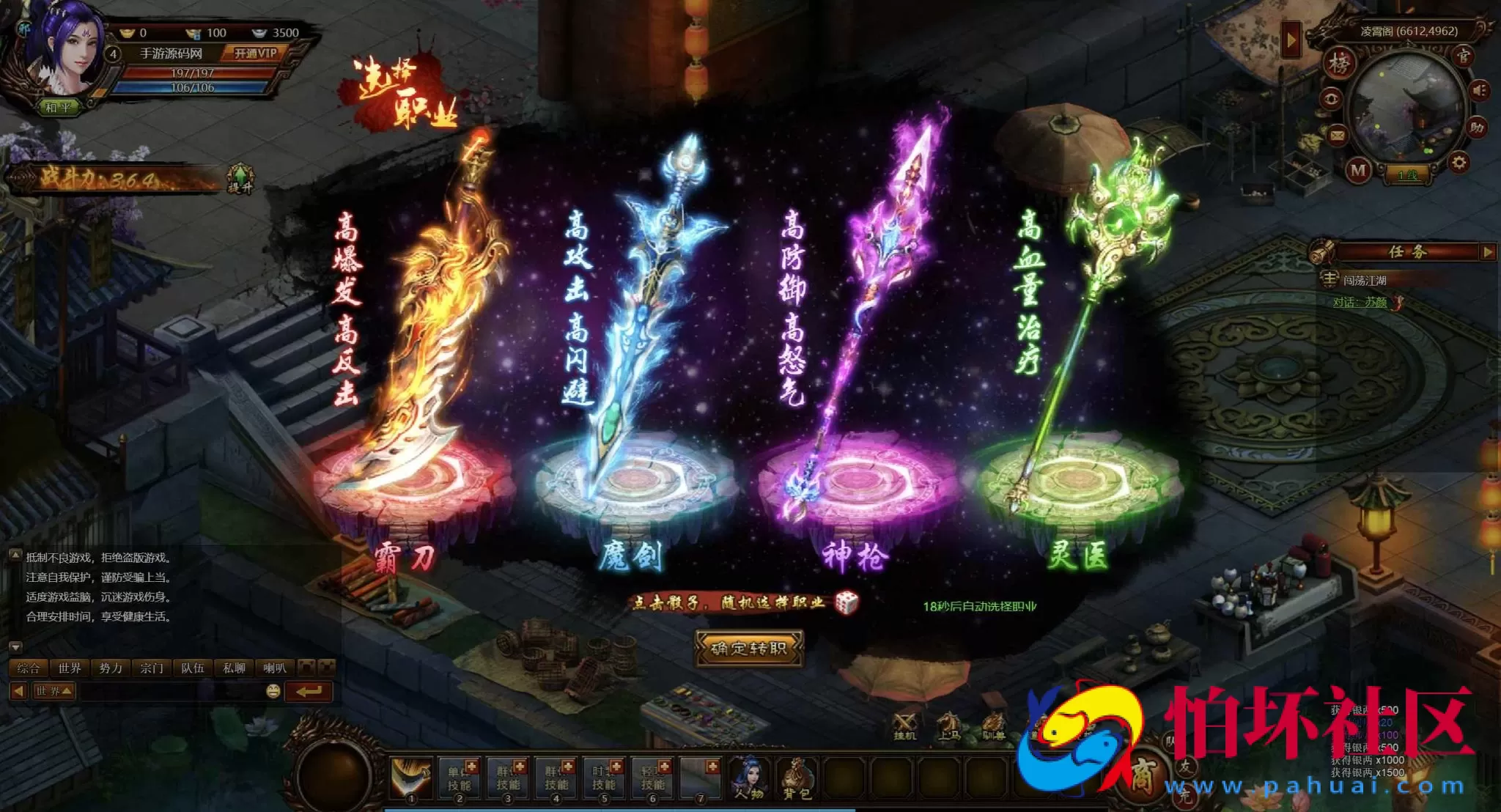Viewport: 1501px width, 812px height.
Task: Open the mail icon next to the minimap
Action: (1337, 134)
